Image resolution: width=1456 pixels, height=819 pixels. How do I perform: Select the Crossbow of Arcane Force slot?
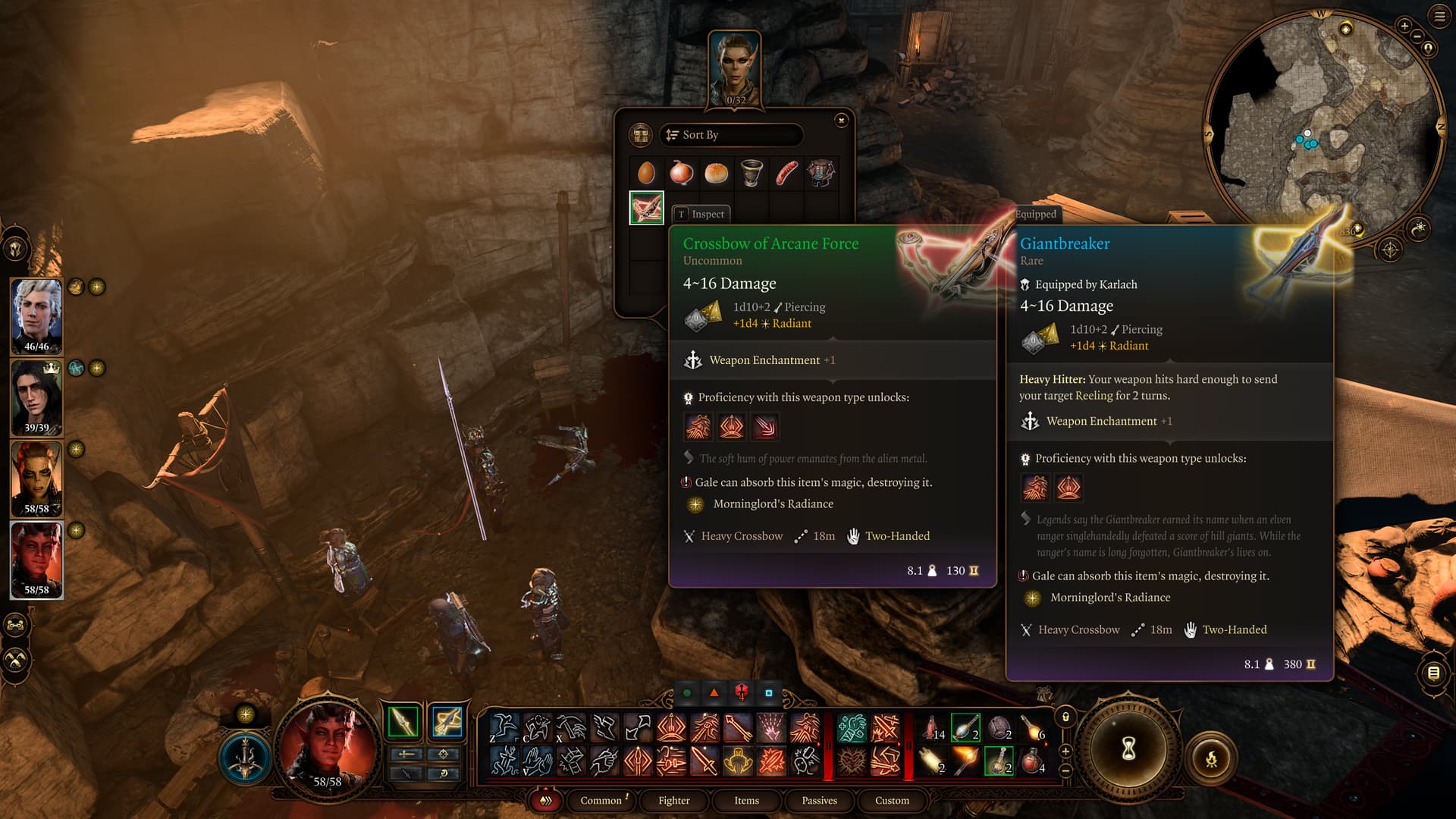tap(646, 208)
